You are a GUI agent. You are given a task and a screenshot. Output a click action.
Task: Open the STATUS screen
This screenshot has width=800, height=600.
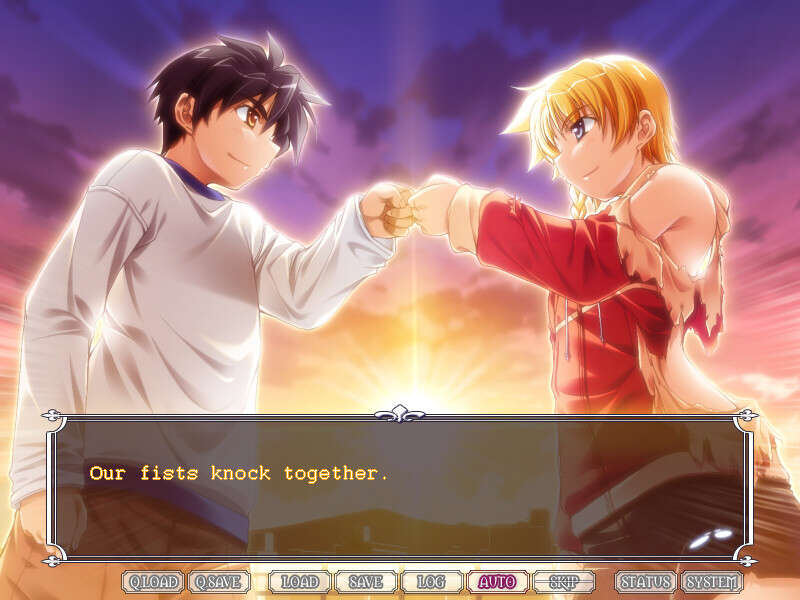tap(645, 582)
